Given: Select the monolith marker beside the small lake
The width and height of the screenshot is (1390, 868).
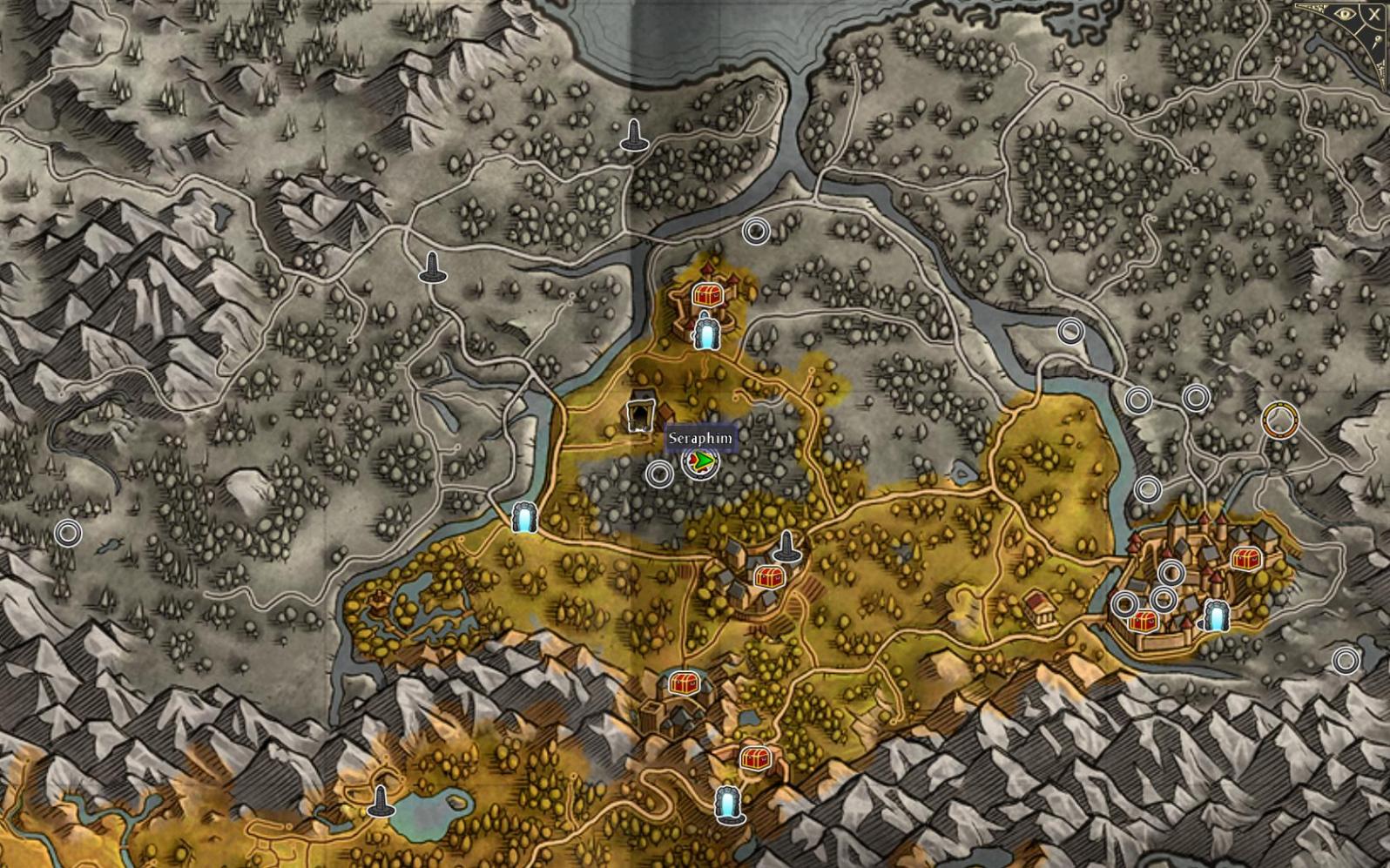Looking at the screenshot, I should coord(380,801).
